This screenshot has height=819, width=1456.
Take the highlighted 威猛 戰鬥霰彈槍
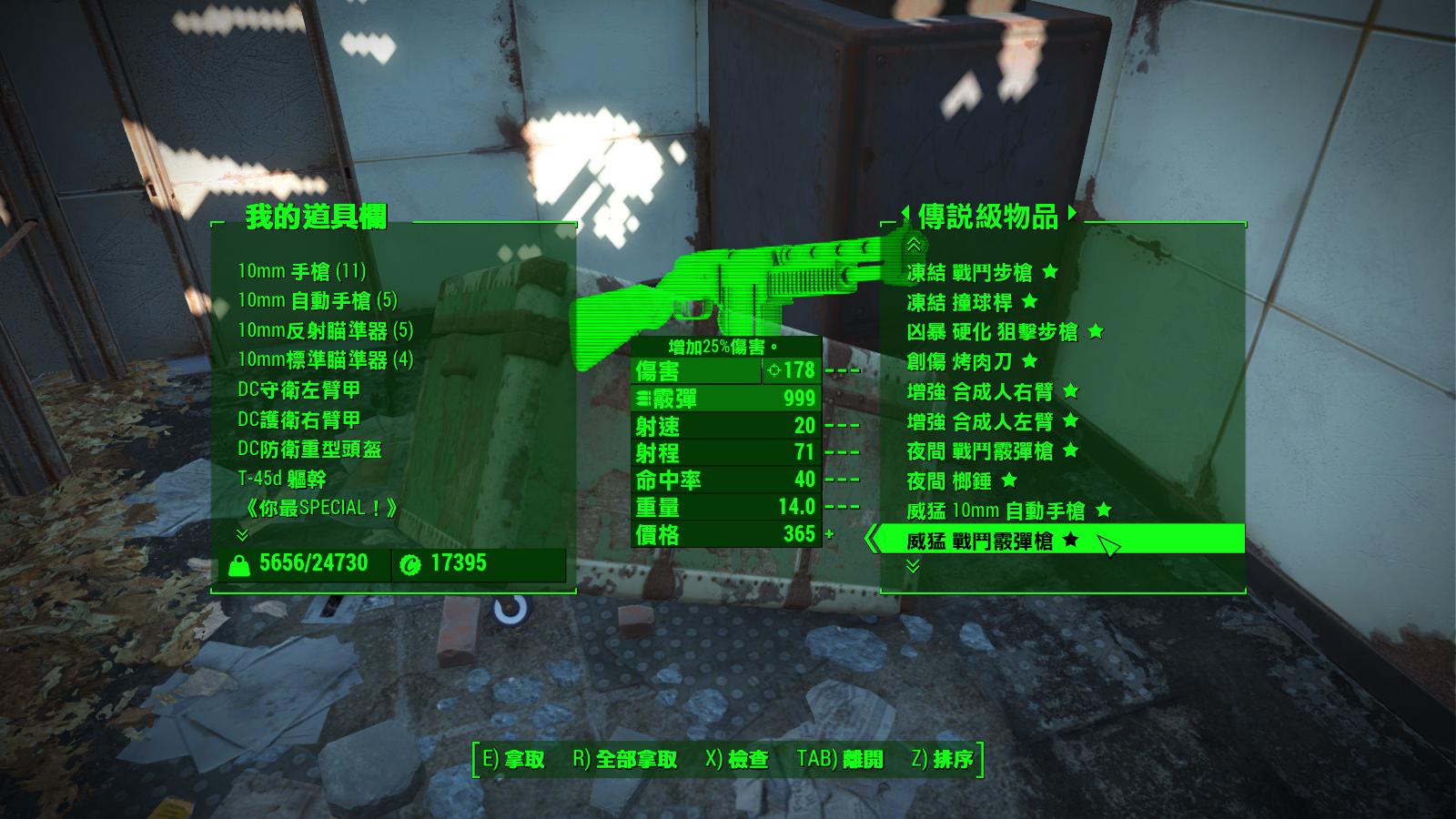pyautogui.click(x=979, y=541)
